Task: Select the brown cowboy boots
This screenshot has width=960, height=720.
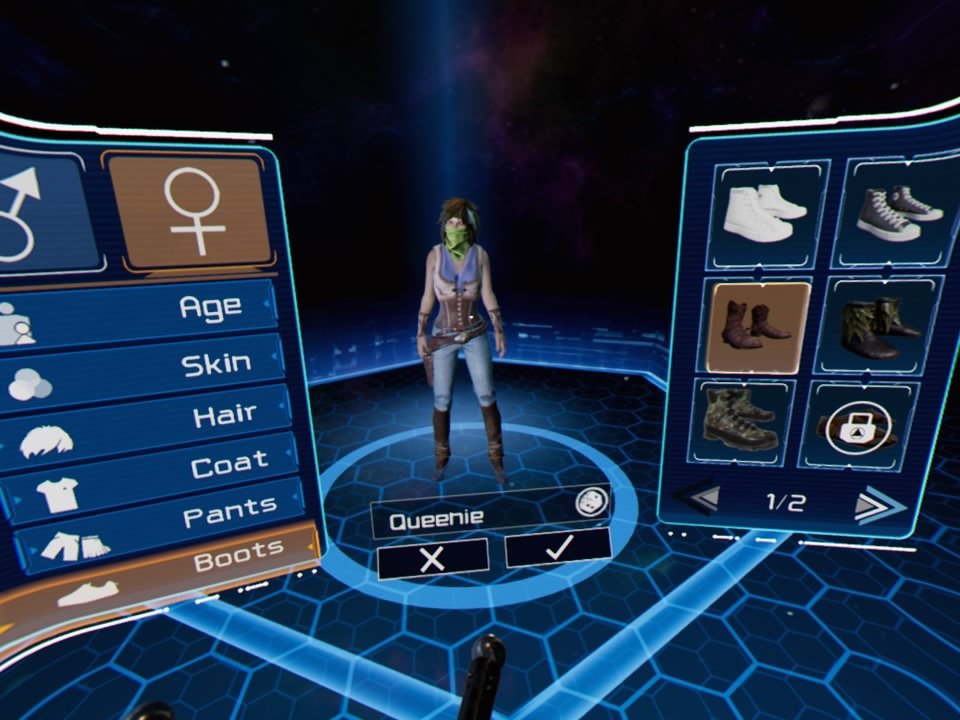Action: [x=758, y=327]
